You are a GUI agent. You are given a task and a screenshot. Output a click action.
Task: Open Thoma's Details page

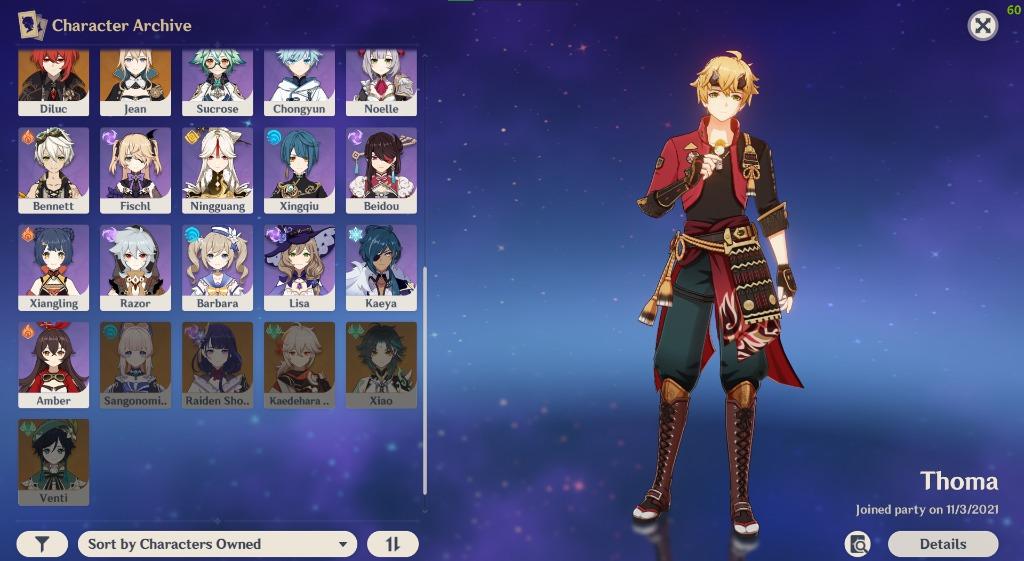(942, 544)
